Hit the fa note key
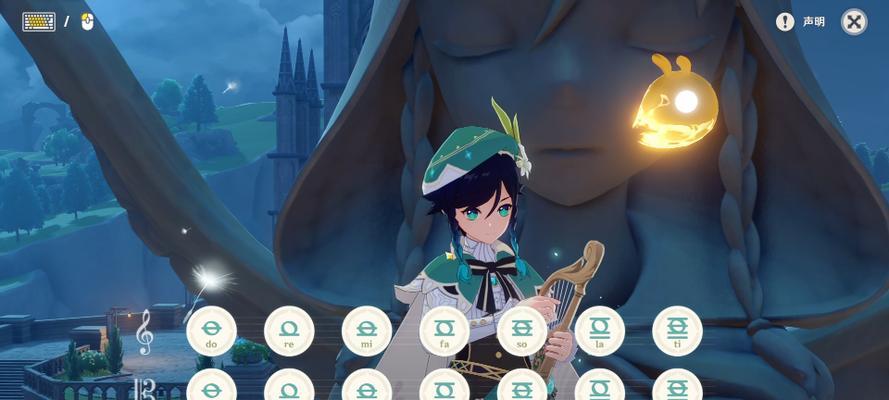889x400 pixels. coord(444,331)
